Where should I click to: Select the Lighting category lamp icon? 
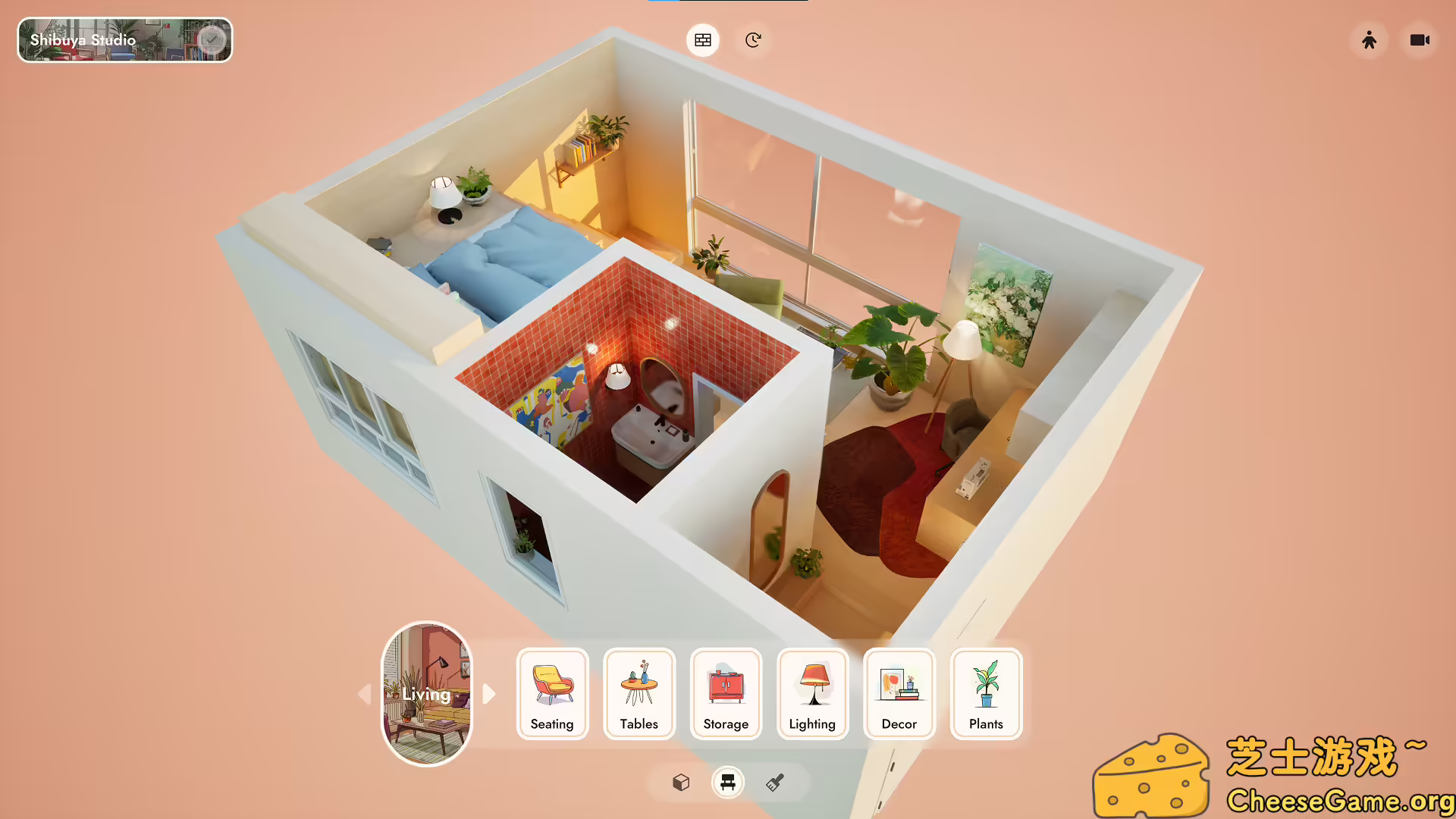point(812,694)
